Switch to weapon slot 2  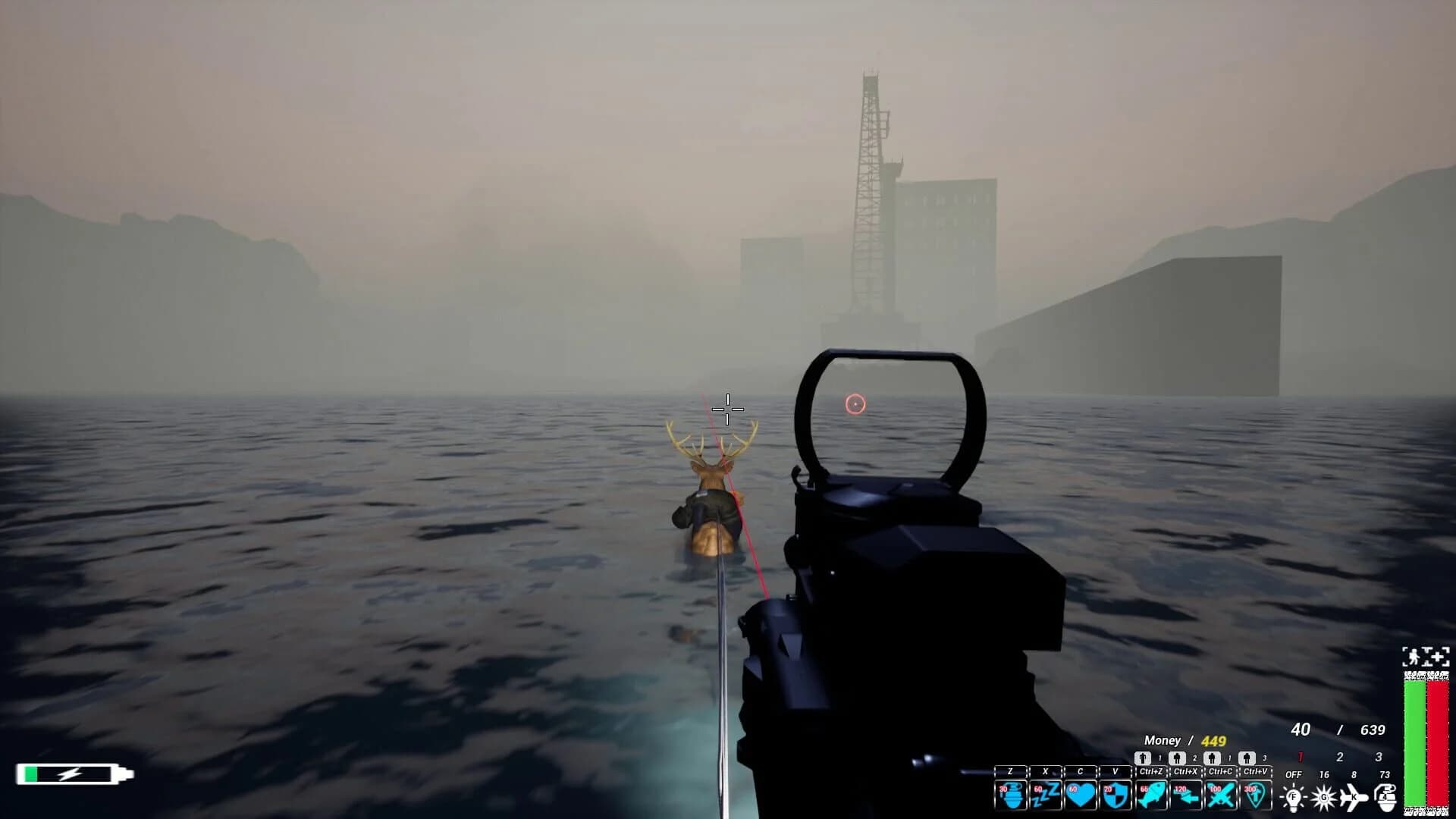pos(1338,756)
